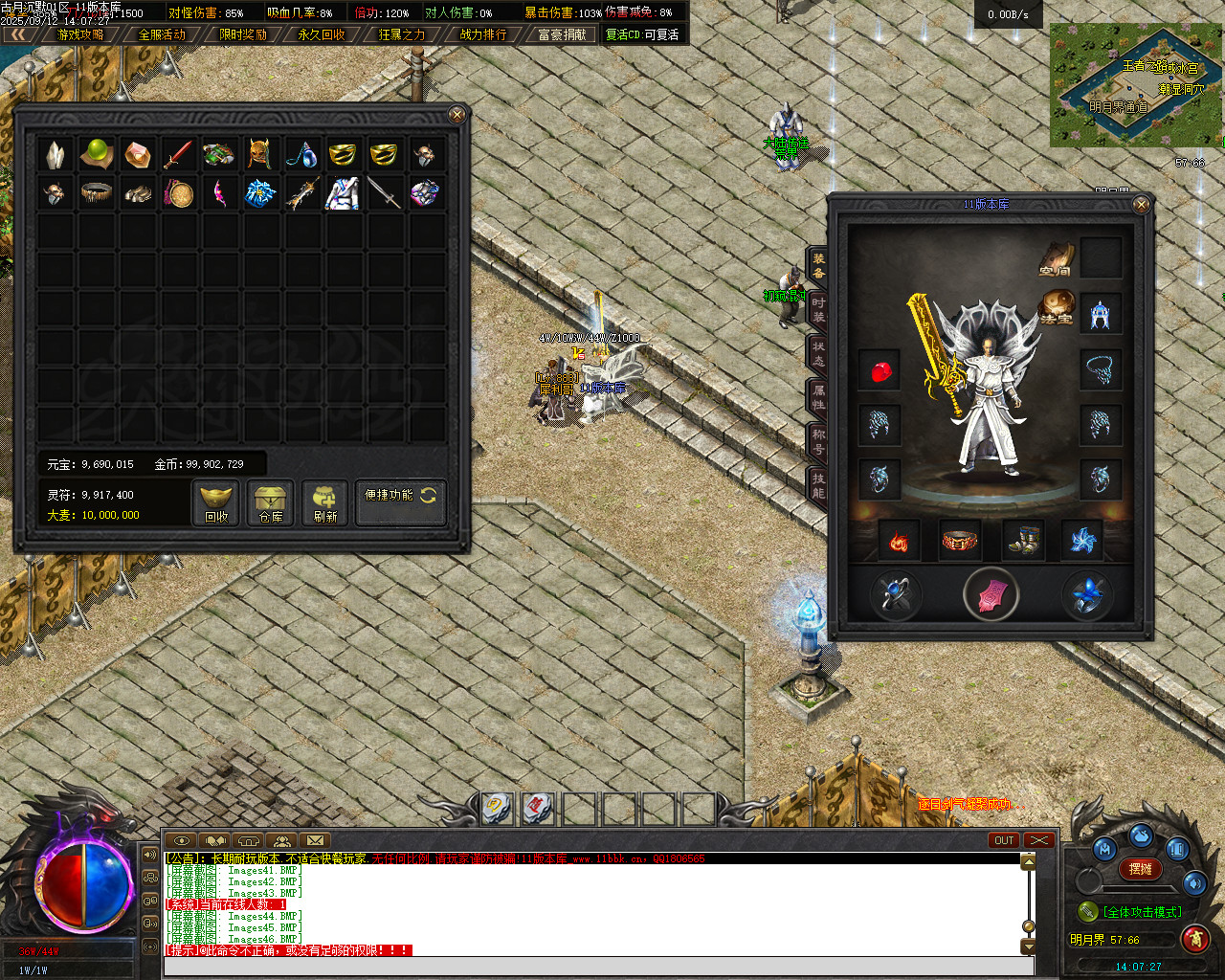
Task: Click the minimap in the corner
Action: (x=1136, y=84)
